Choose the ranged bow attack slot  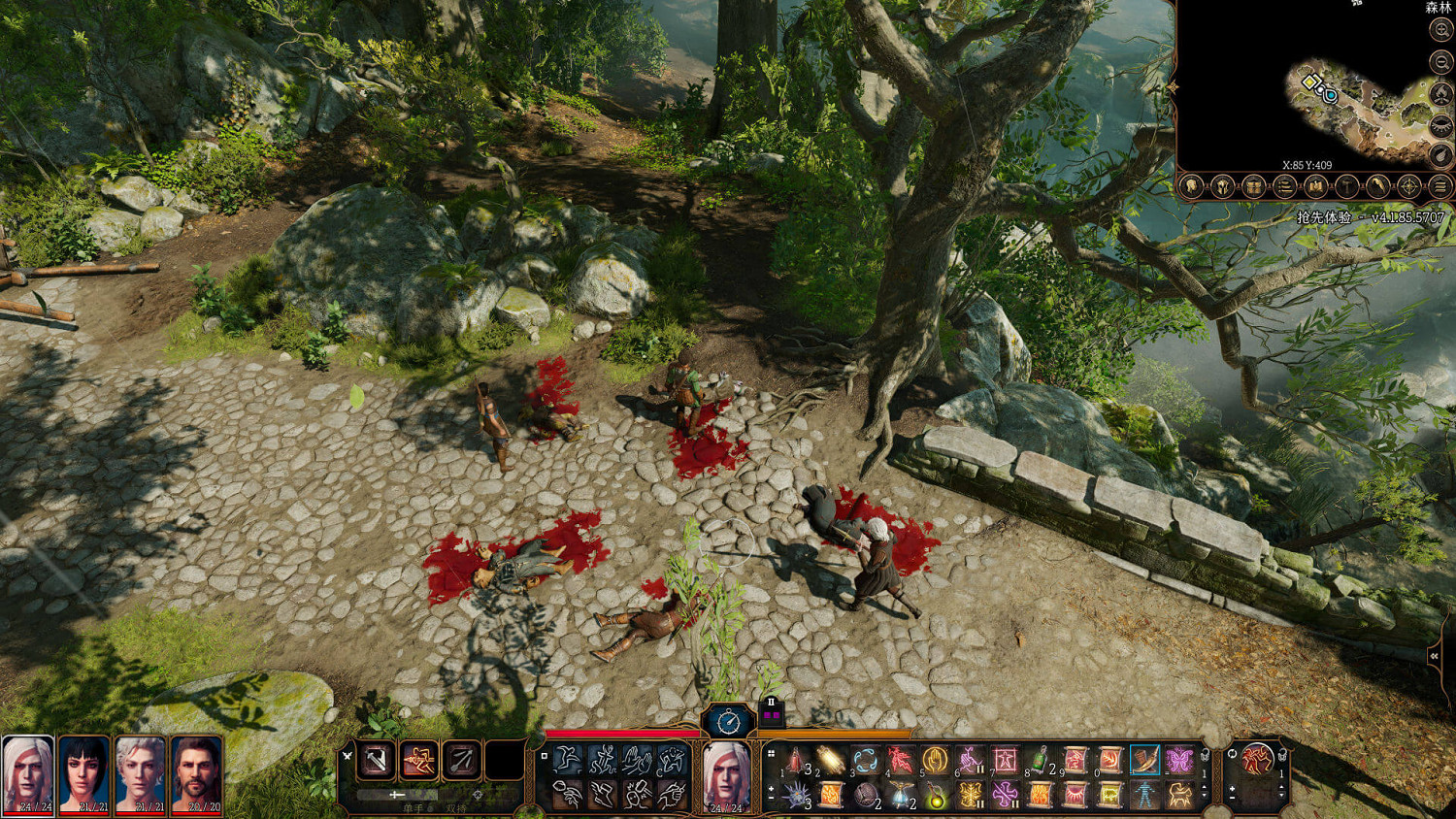pos(461,761)
